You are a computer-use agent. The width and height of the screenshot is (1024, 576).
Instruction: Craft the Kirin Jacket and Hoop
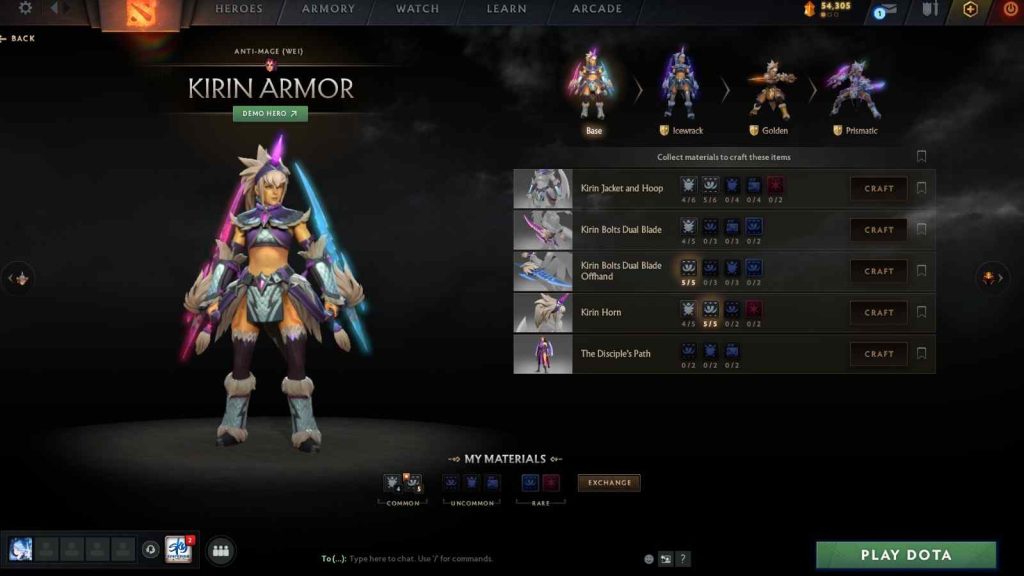(x=879, y=188)
